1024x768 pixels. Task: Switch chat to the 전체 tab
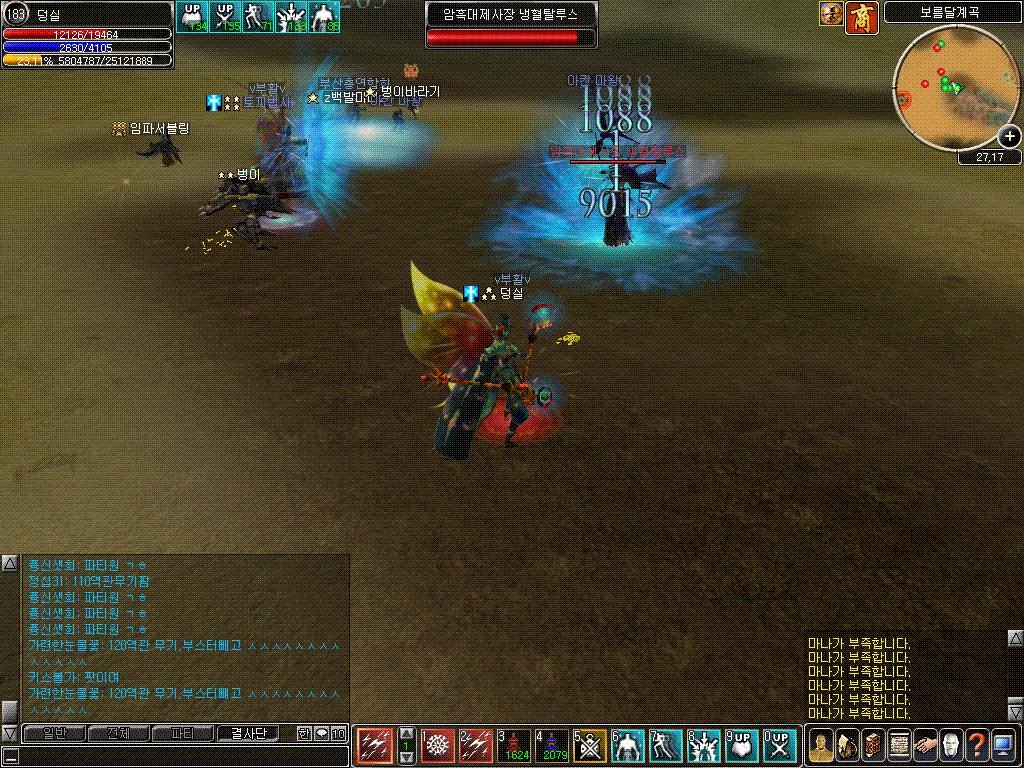point(118,733)
